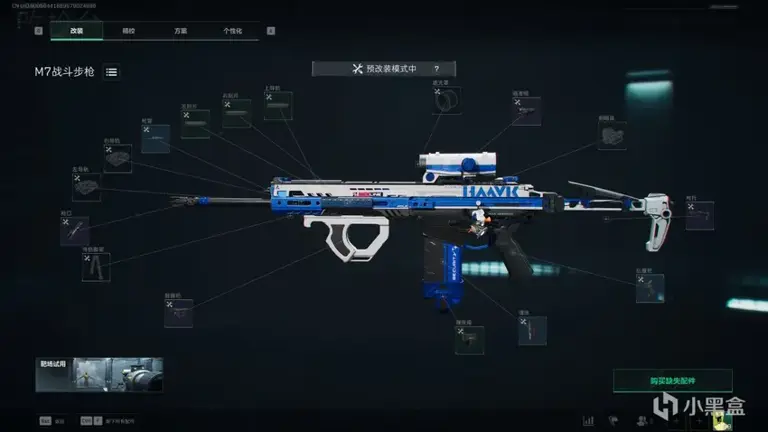Choose the 上导轨 top rail slot
The image size is (768, 432).
click(x=278, y=106)
